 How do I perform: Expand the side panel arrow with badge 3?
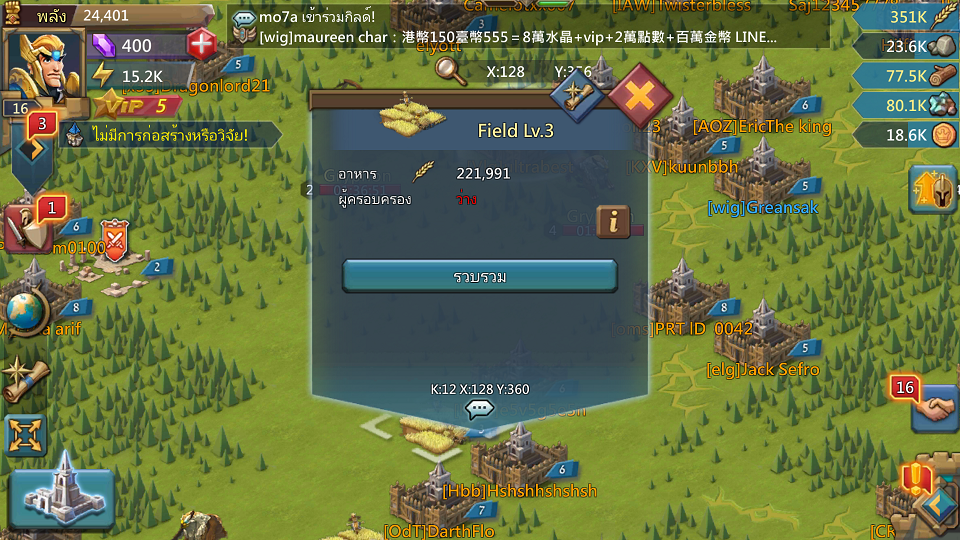point(32,150)
